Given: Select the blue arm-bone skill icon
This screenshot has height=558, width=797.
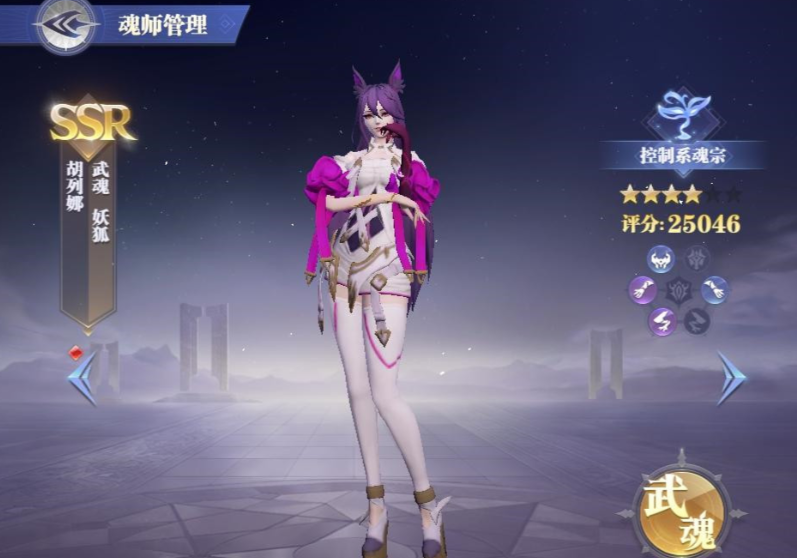Looking at the screenshot, I should click(x=715, y=291).
